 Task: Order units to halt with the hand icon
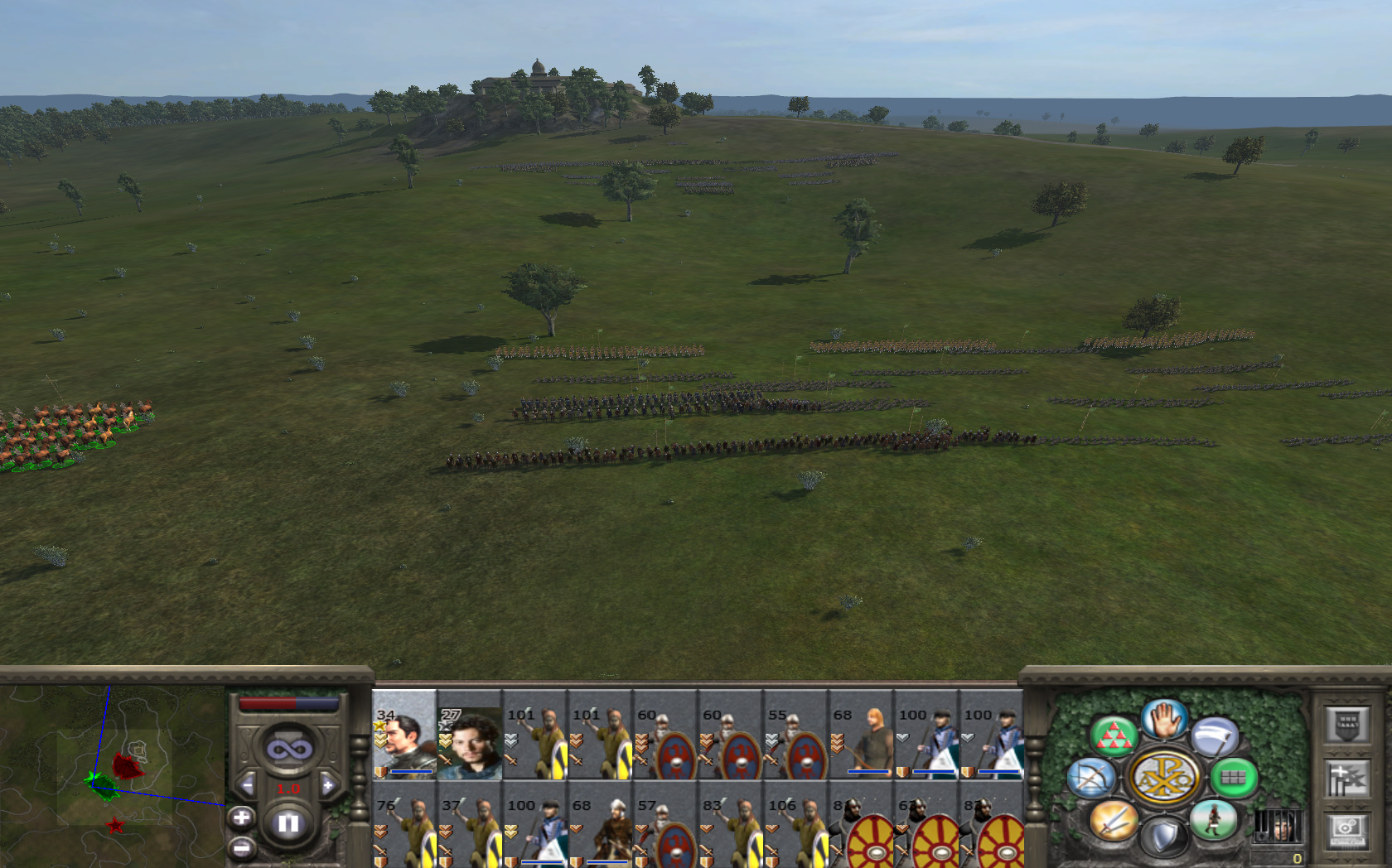(1164, 719)
